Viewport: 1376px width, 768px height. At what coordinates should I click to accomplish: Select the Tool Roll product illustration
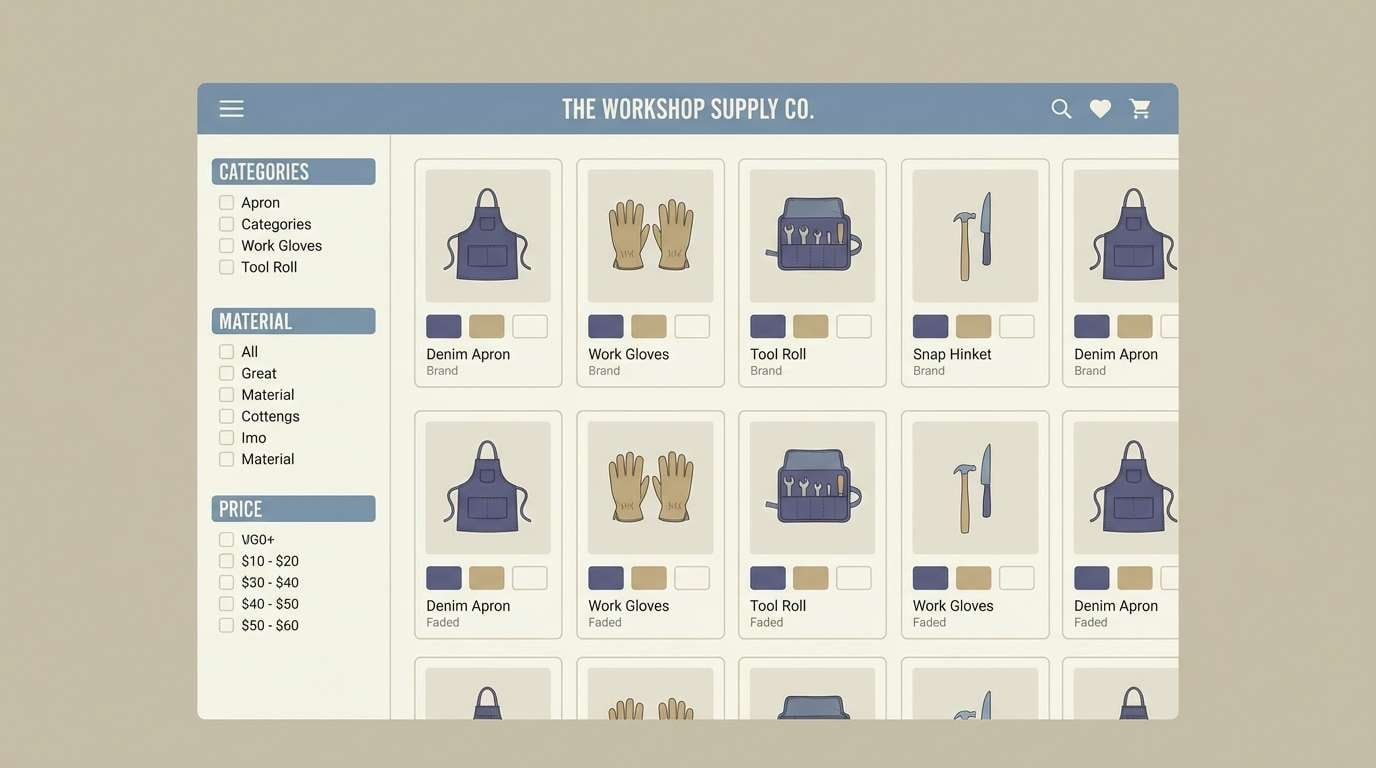(812, 235)
